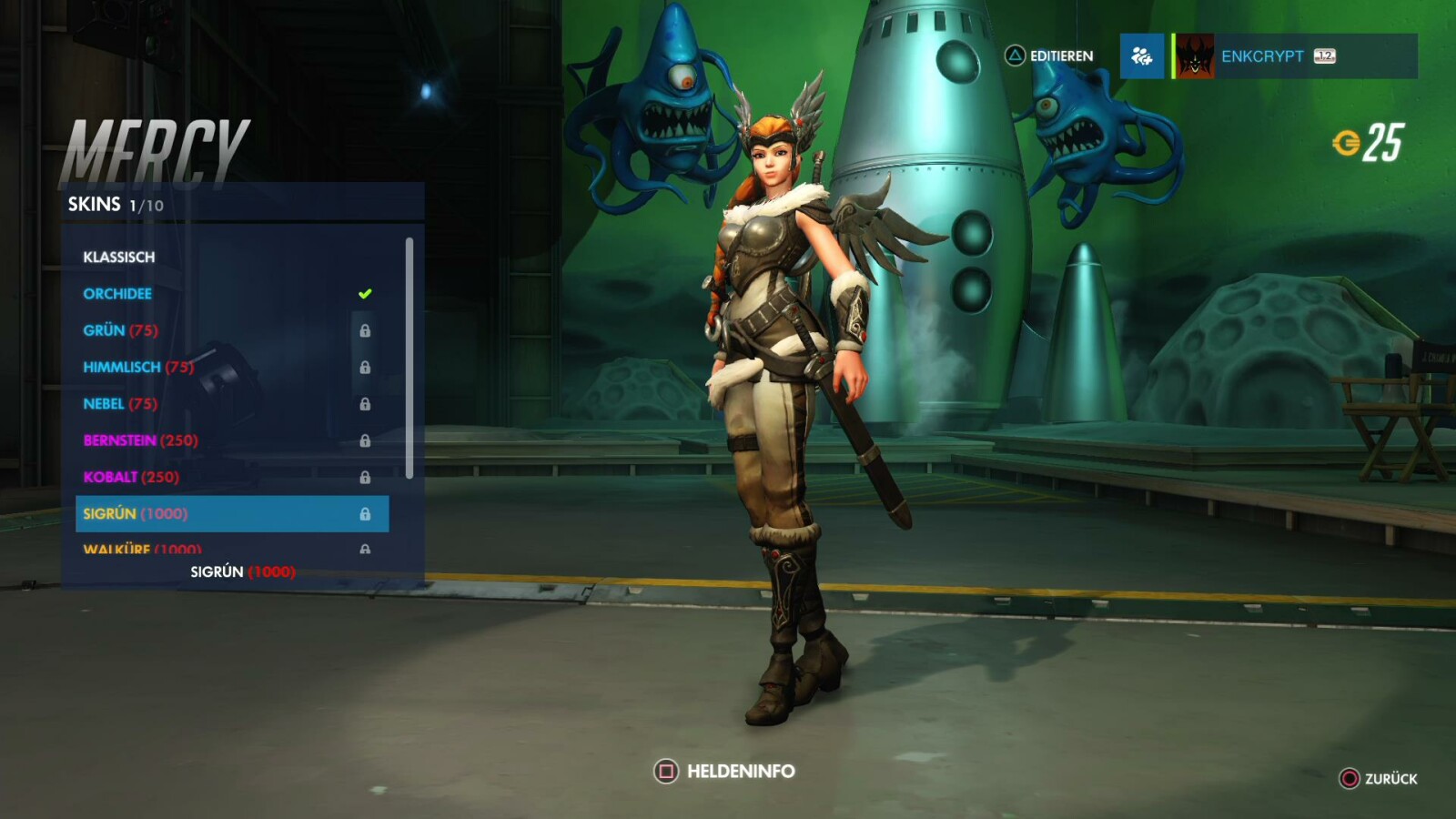Image resolution: width=1456 pixels, height=819 pixels.
Task: Click the lock icon next to Kobalt skin
Action: [x=367, y=477]
